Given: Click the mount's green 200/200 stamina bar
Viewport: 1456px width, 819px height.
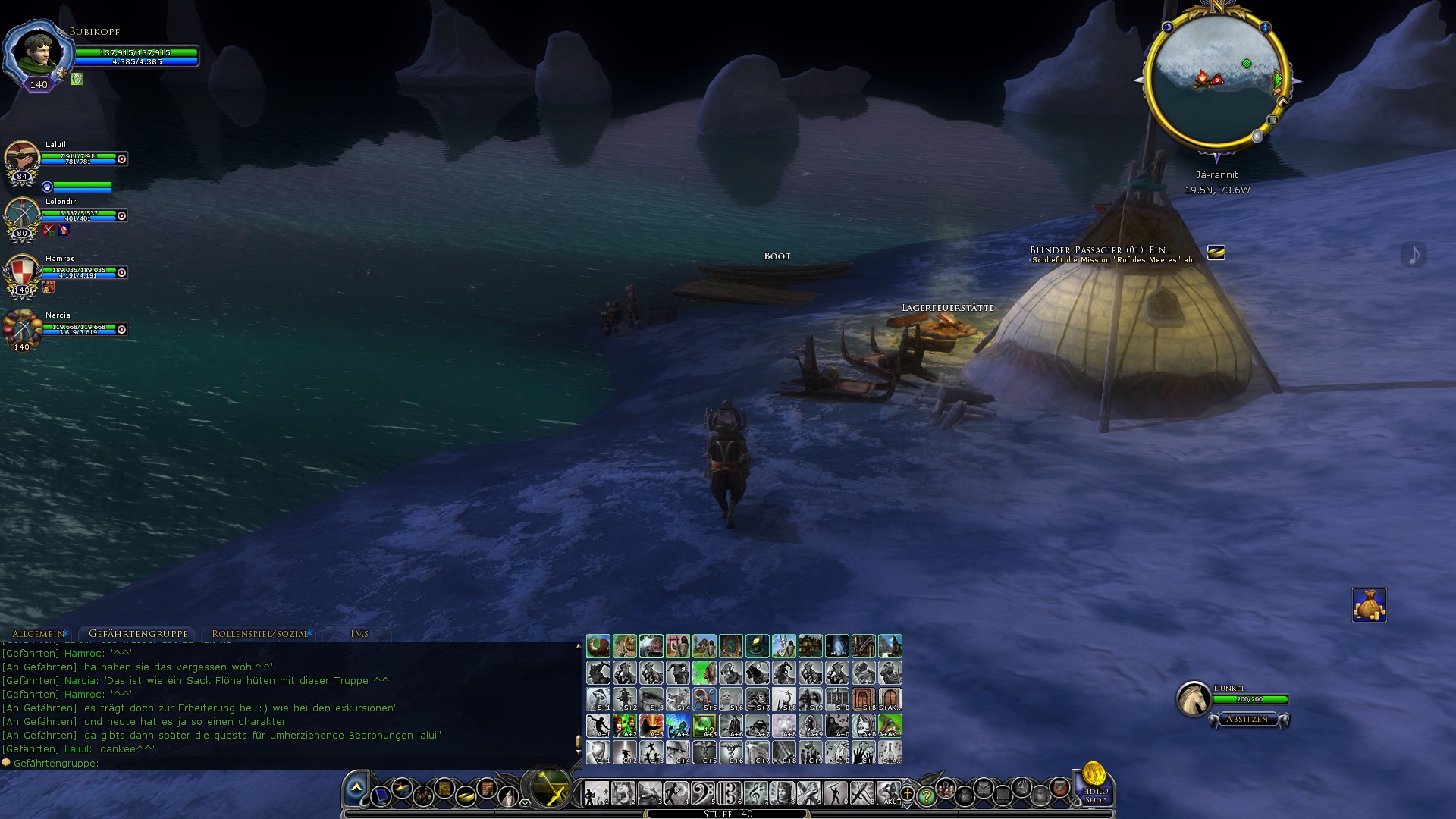Looking at the screenshot, I should [1248, 699].
